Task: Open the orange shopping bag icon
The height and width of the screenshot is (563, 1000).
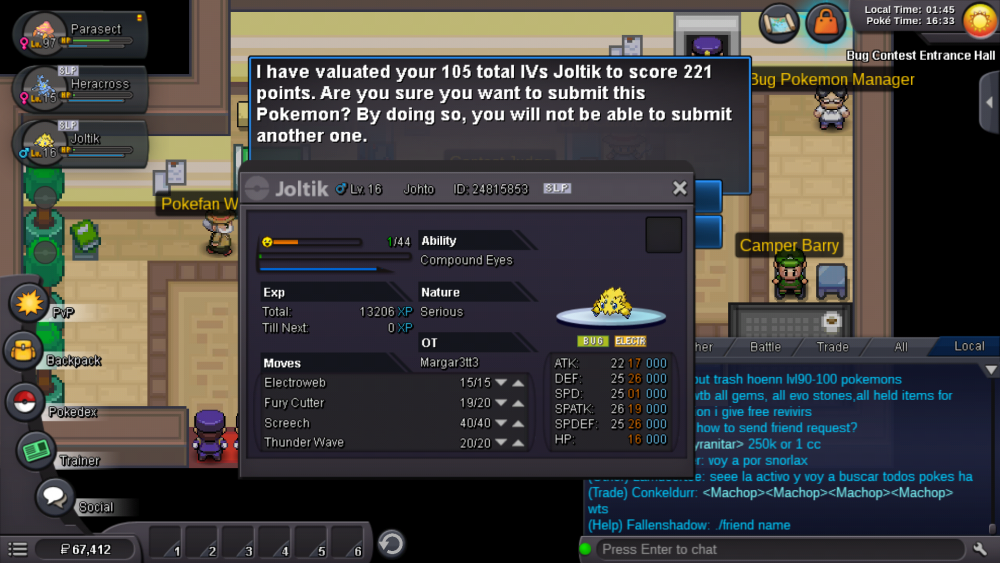Action: tap(826, 23)
